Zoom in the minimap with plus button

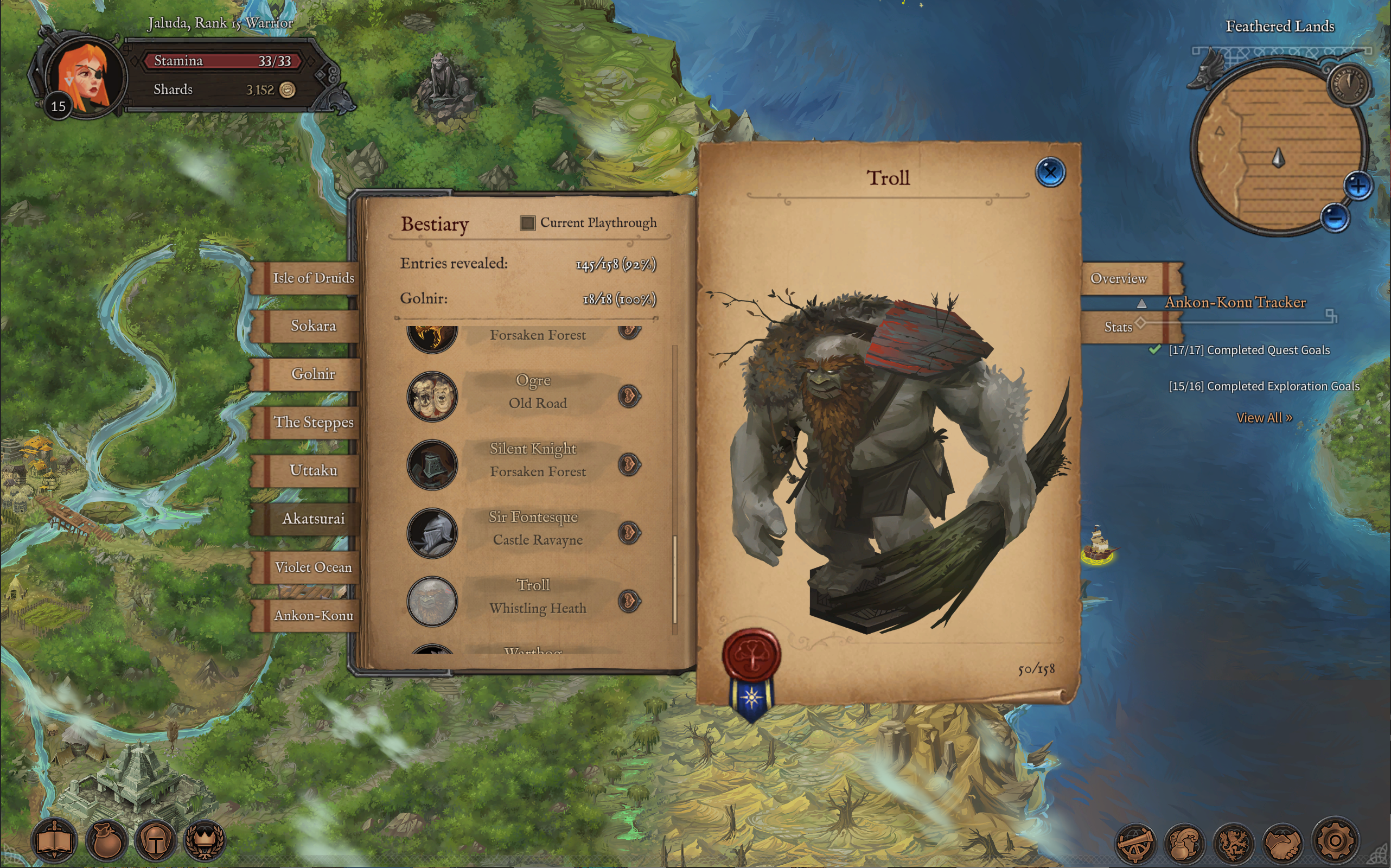1357,186
